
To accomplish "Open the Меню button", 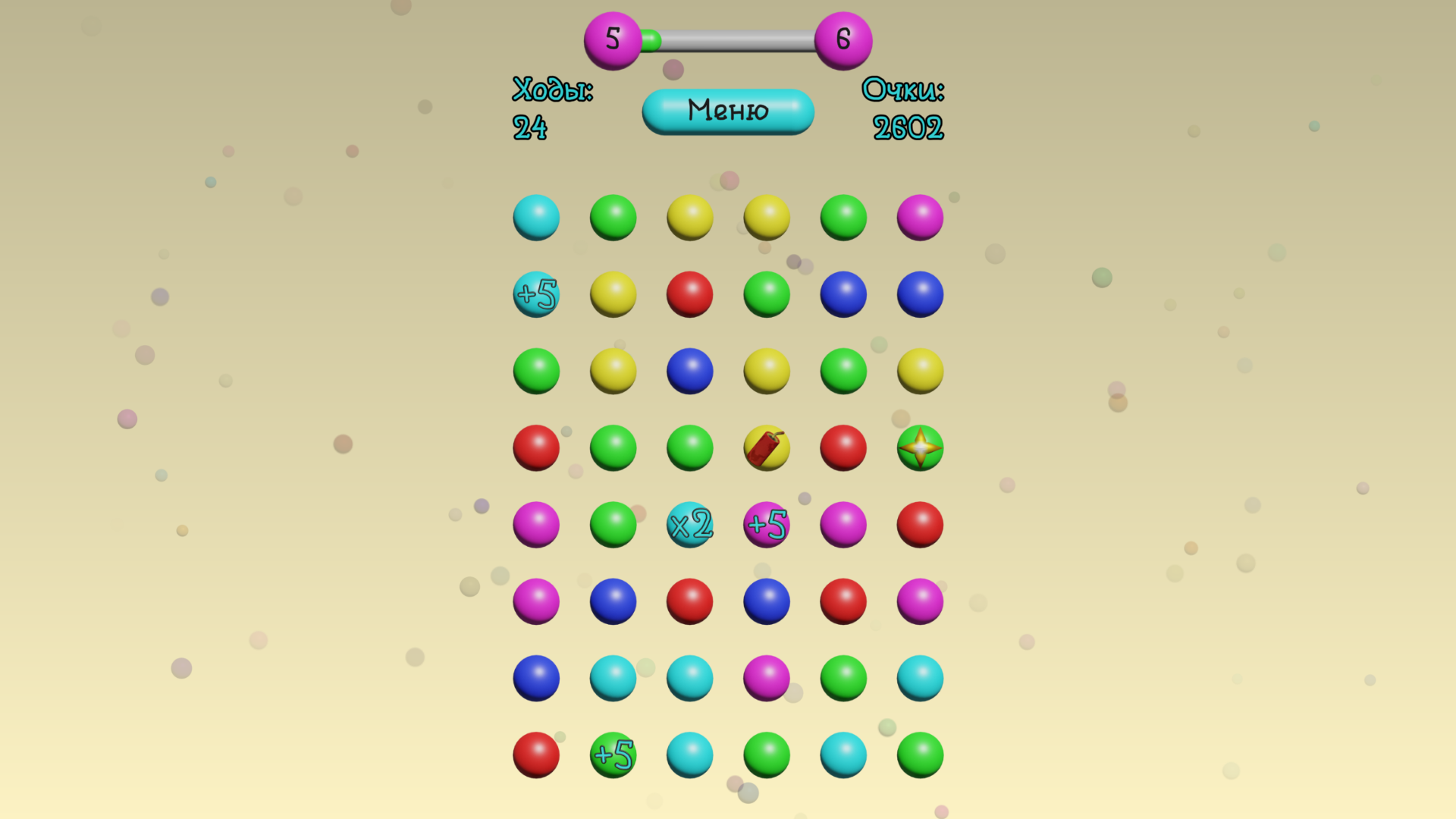I will coord(727,111).
